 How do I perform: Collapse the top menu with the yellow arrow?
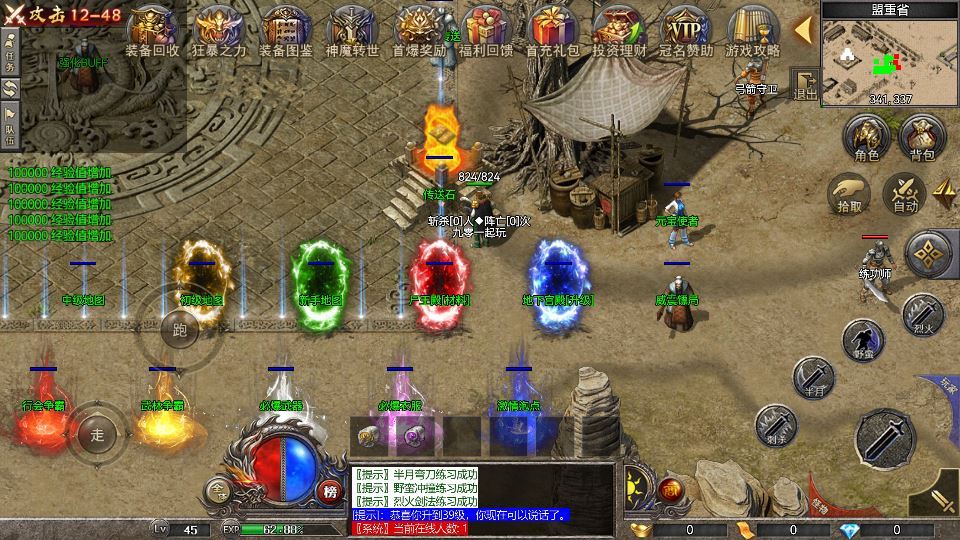(802, 30)
